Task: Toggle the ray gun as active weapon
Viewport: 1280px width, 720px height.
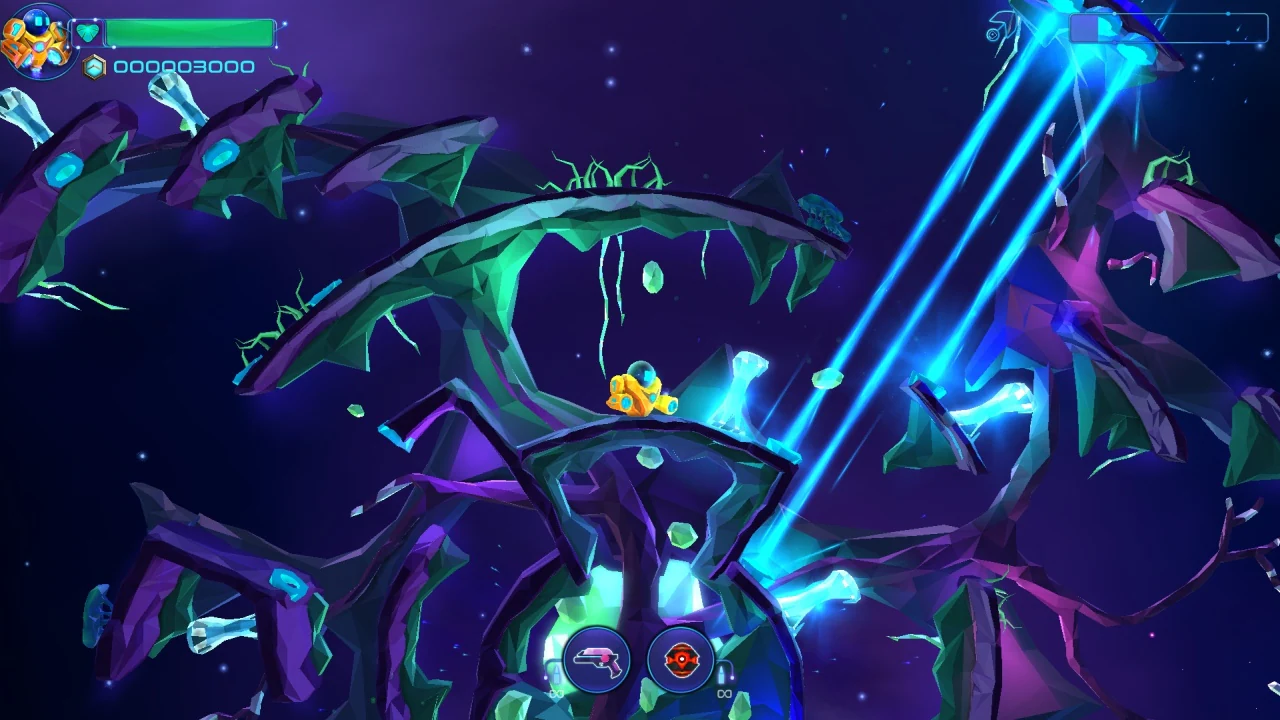Action: pyautogui.click(x=595, y=662)
